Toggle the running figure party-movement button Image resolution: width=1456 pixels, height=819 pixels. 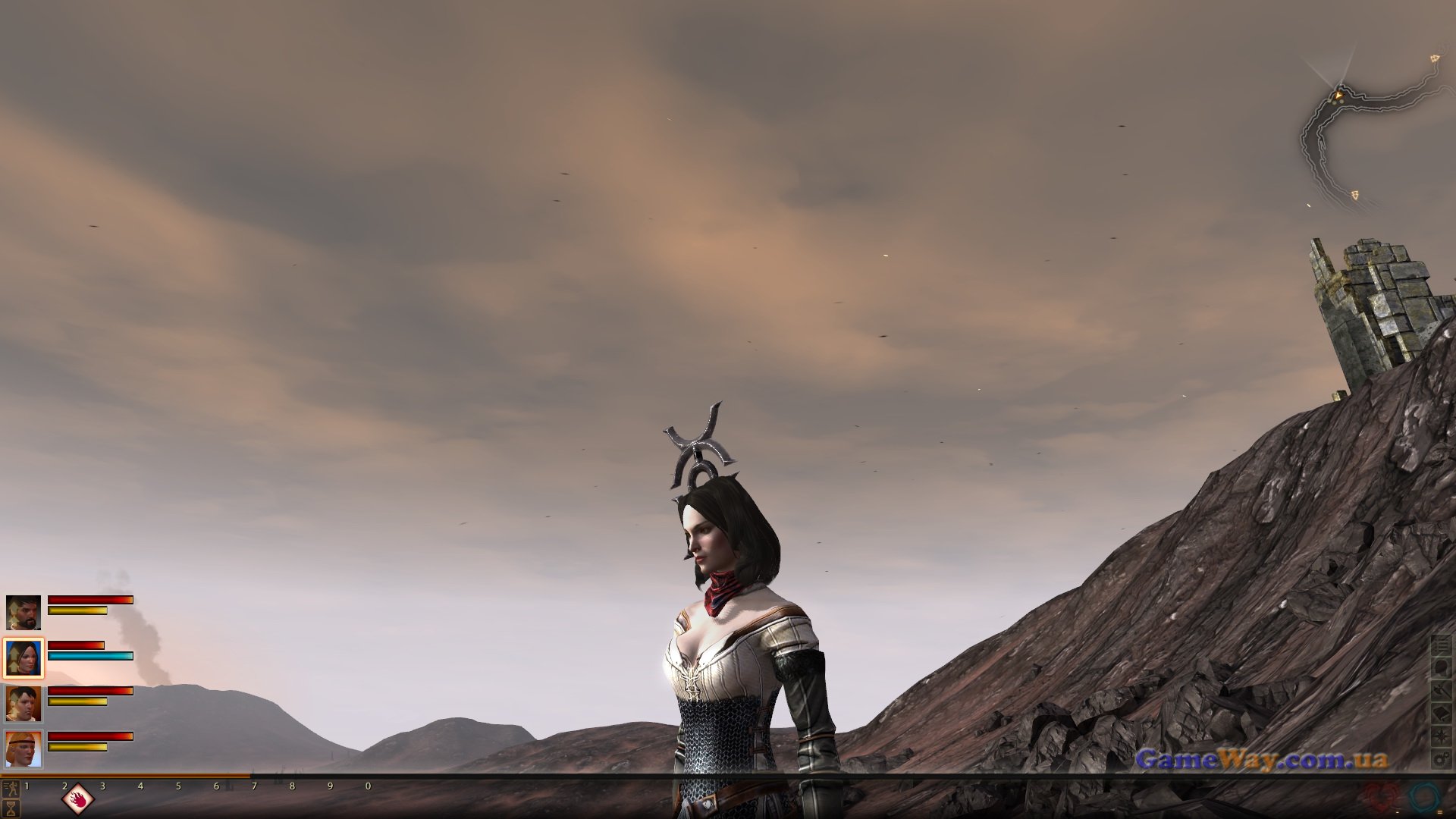(x=10, y=786)
